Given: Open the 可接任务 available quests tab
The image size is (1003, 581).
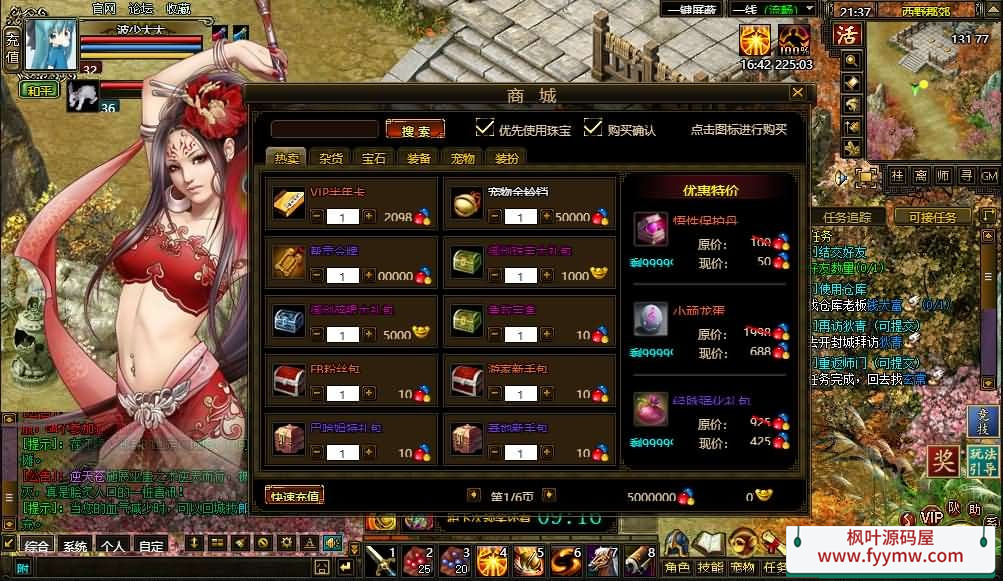Looking at the screenshot, I should point(932,217).
